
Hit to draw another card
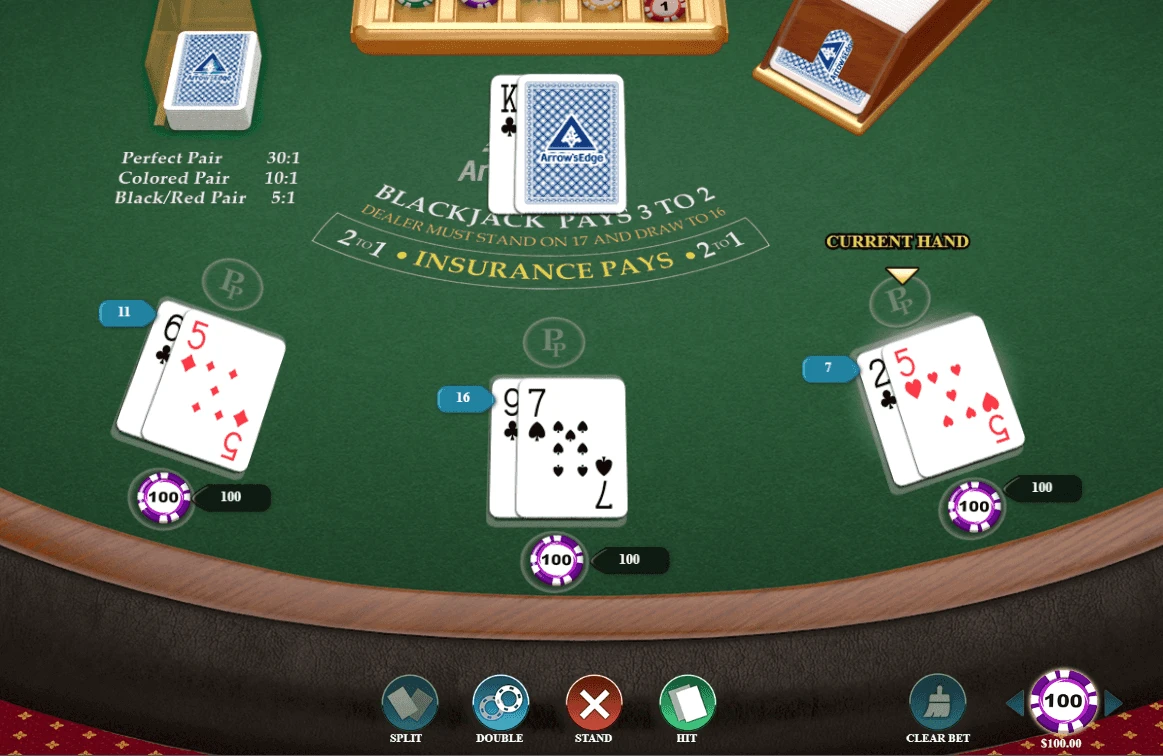687,703
